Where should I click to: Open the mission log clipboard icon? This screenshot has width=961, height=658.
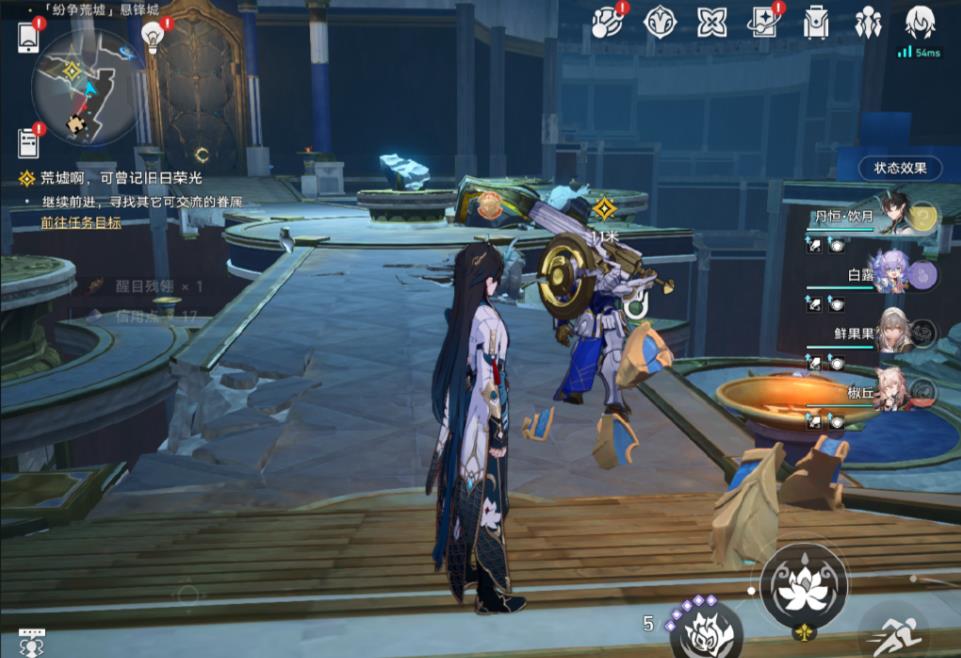[28, 143]
